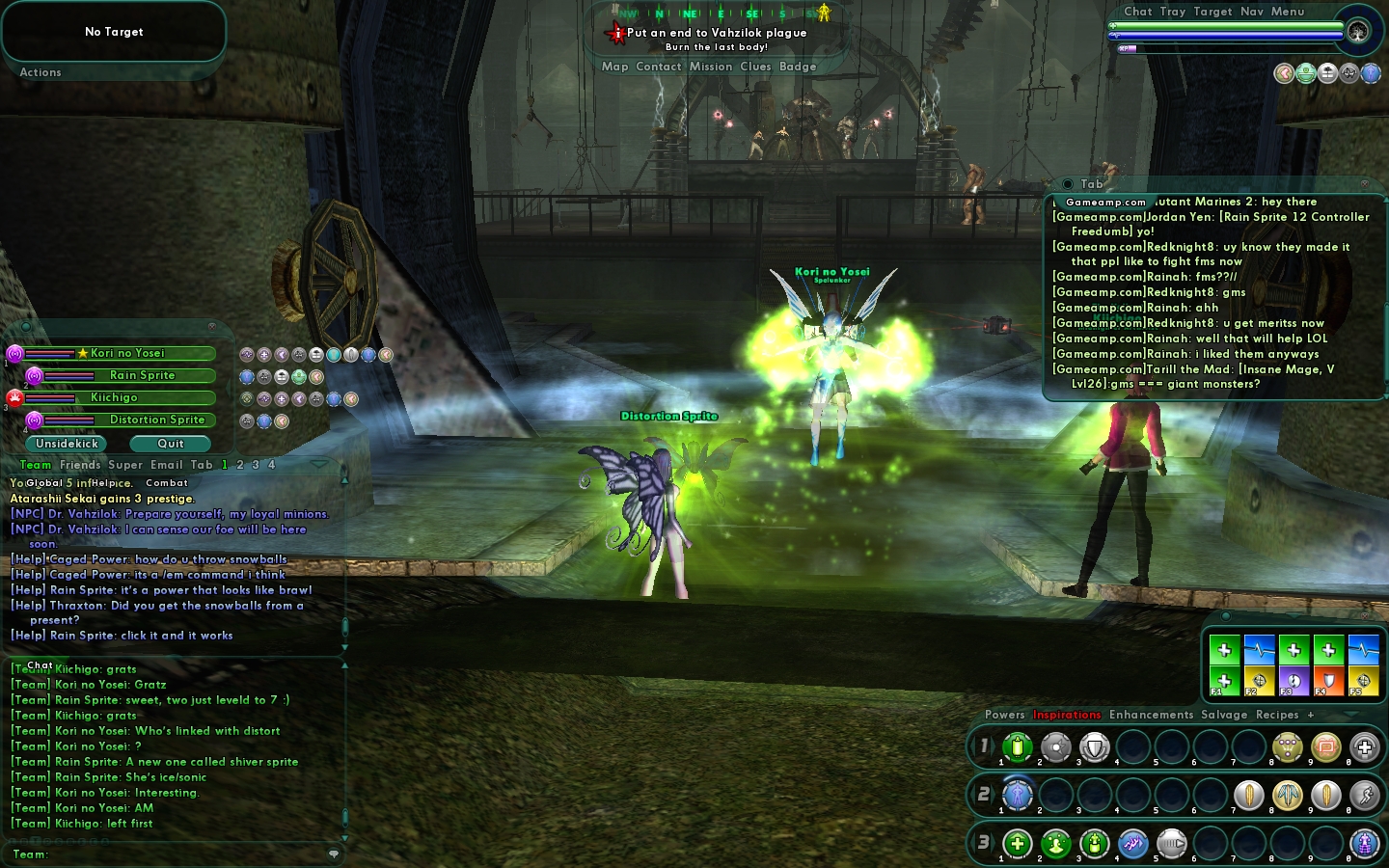The height and width of the screenshot is (868, 1389).
Task: Quit the team
Action: [x=171, y=444]
